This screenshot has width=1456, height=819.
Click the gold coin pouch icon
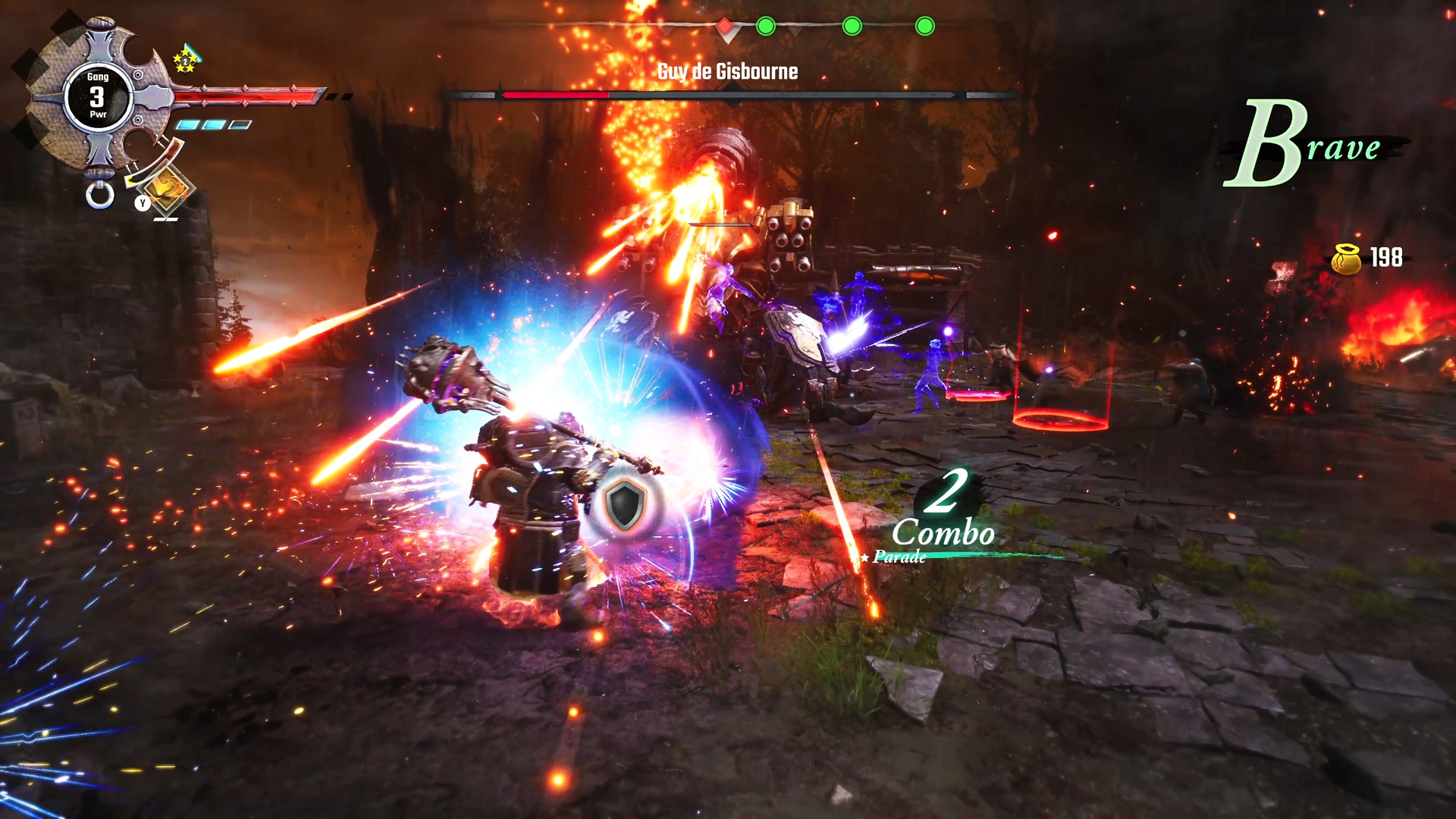point(1348,259)
